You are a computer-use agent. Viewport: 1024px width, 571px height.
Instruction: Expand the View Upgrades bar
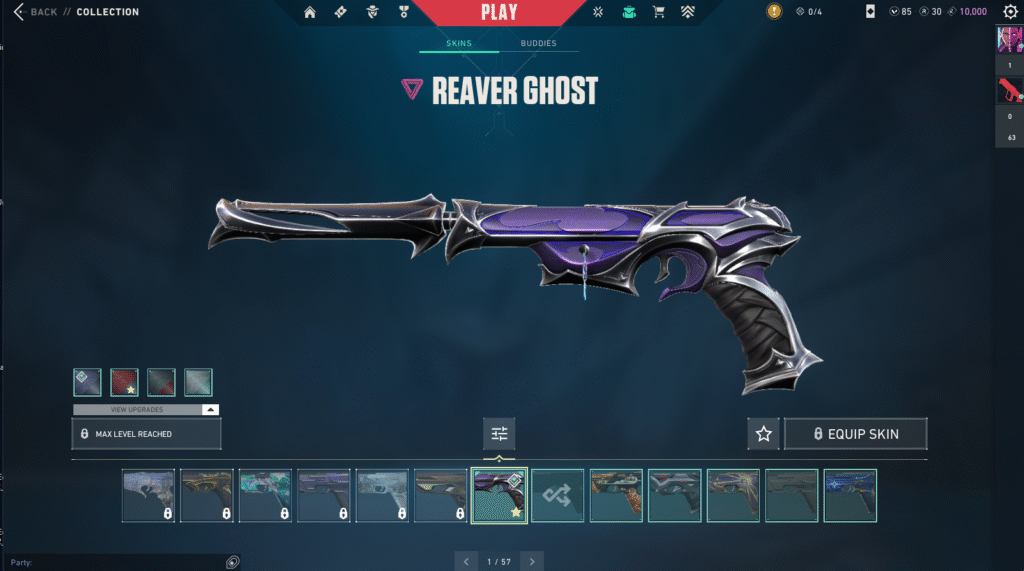146,410
